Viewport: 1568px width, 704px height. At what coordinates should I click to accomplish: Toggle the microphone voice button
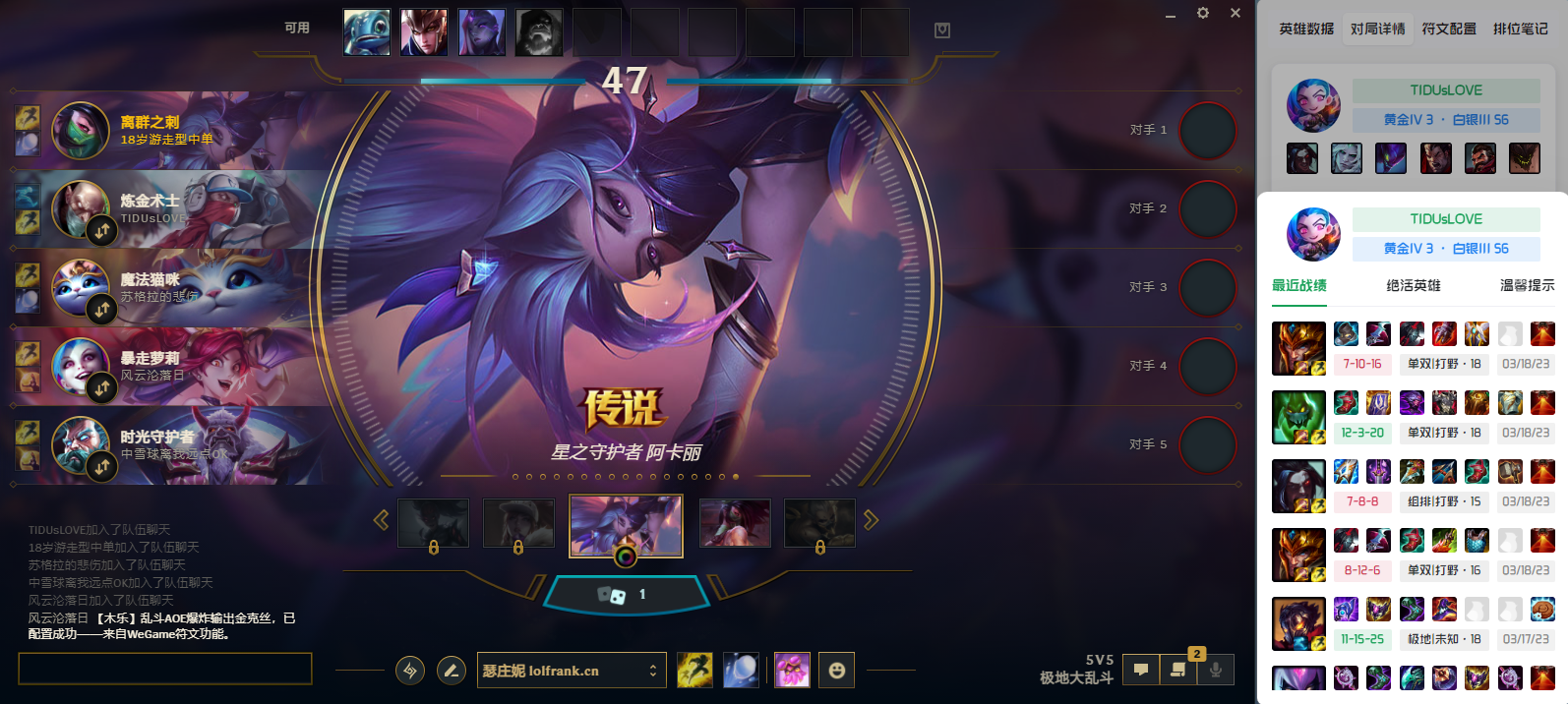tap(1216, 671)
